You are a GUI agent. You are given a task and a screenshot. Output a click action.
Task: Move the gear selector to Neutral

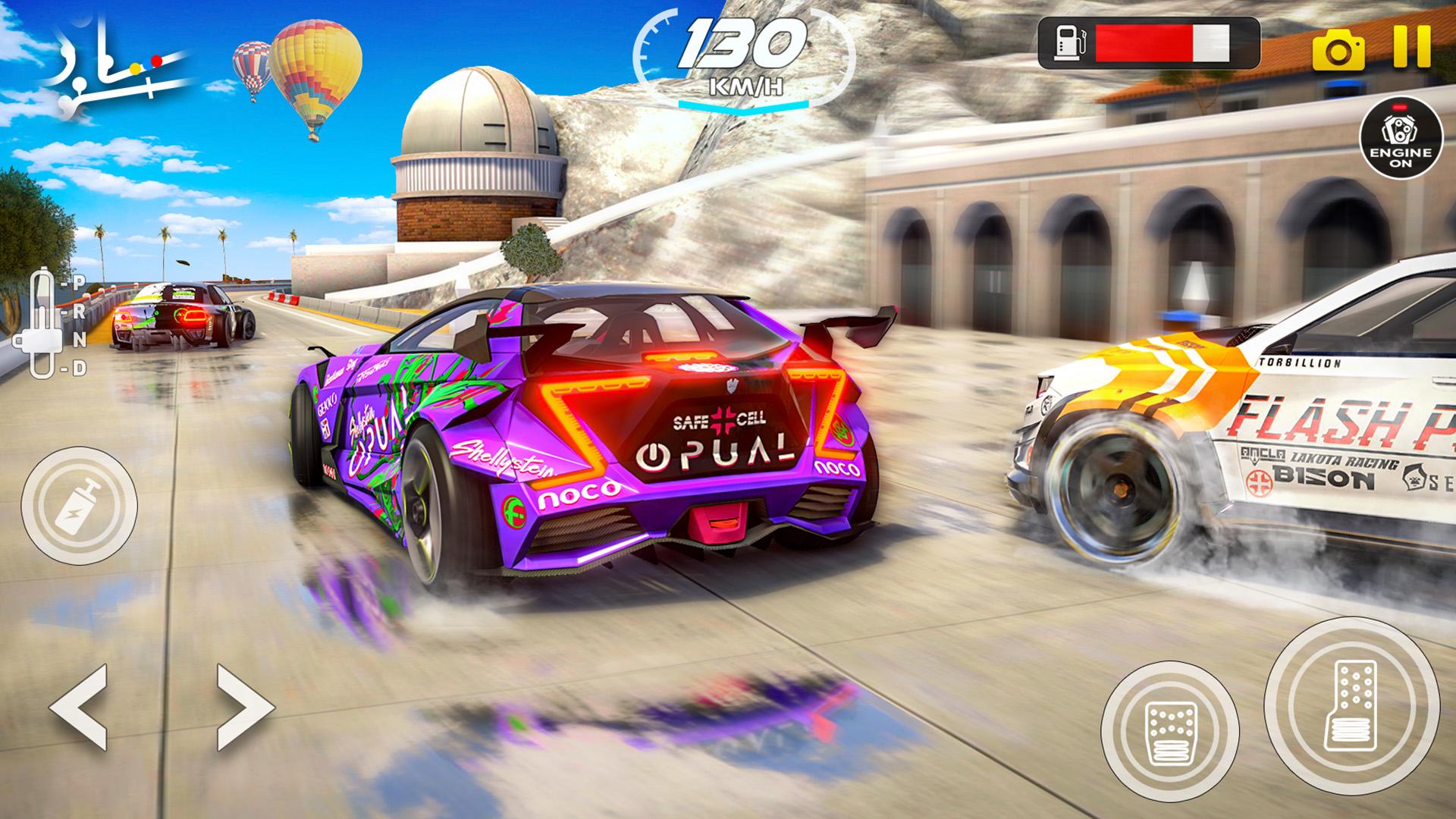click(x=79, y=340)
